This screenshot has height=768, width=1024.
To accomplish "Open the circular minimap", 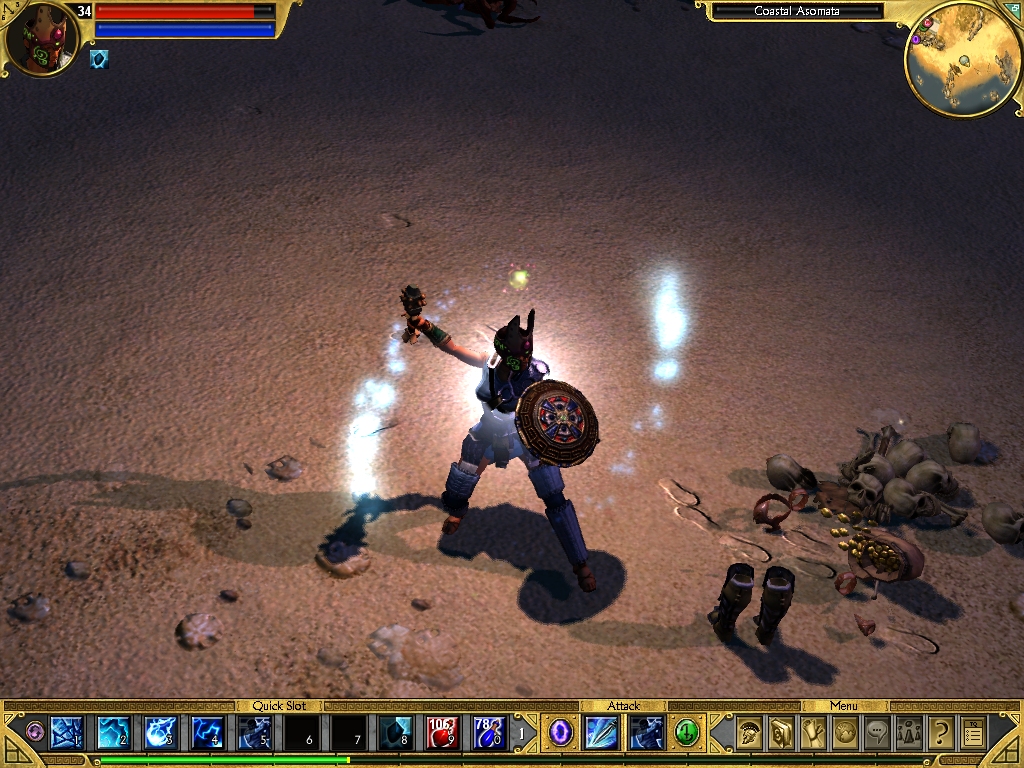I will point(962,58).
